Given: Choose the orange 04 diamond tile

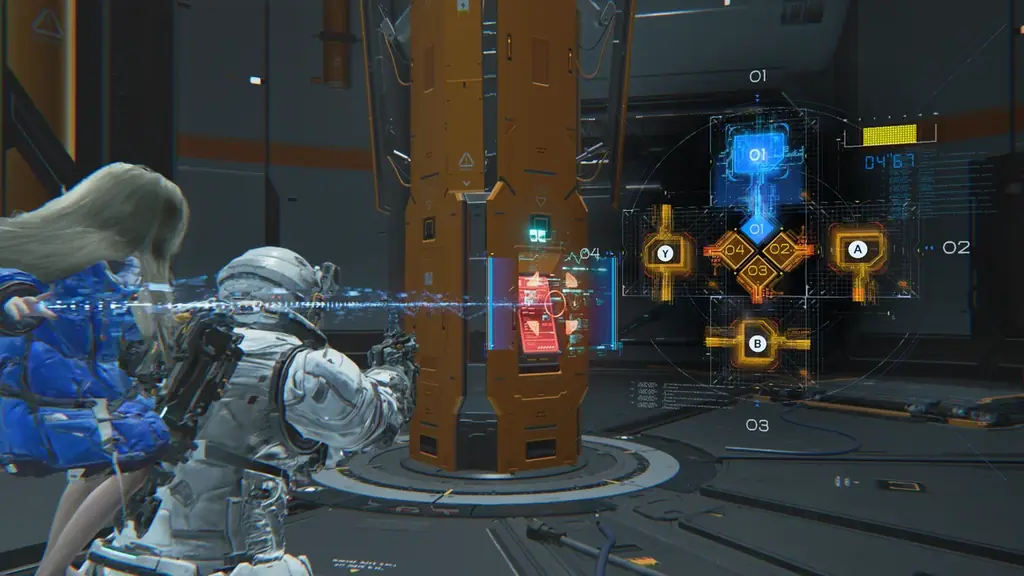Looking at the screenshot, I should click(733, 250).
